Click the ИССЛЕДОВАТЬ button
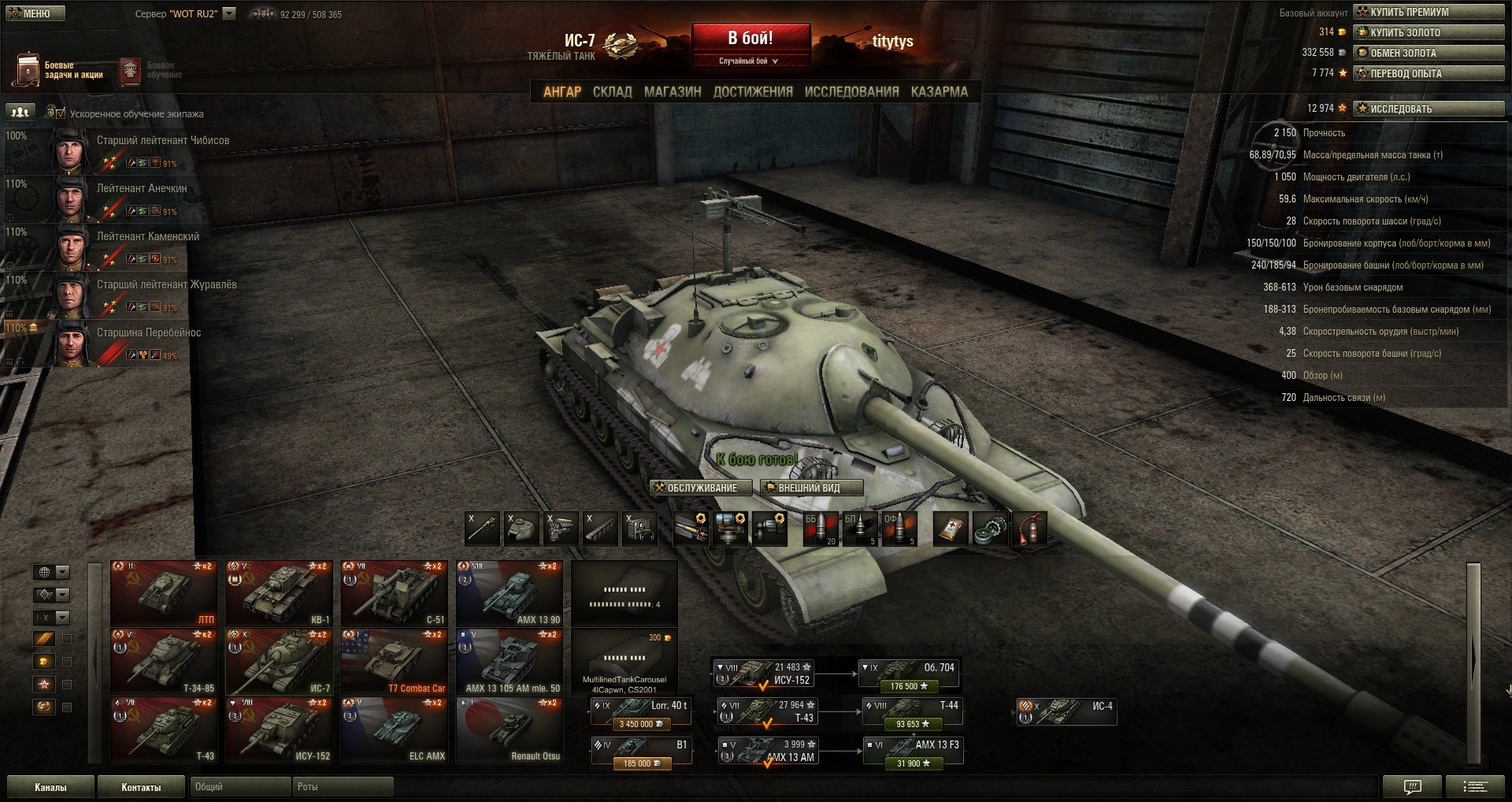 1429,109
